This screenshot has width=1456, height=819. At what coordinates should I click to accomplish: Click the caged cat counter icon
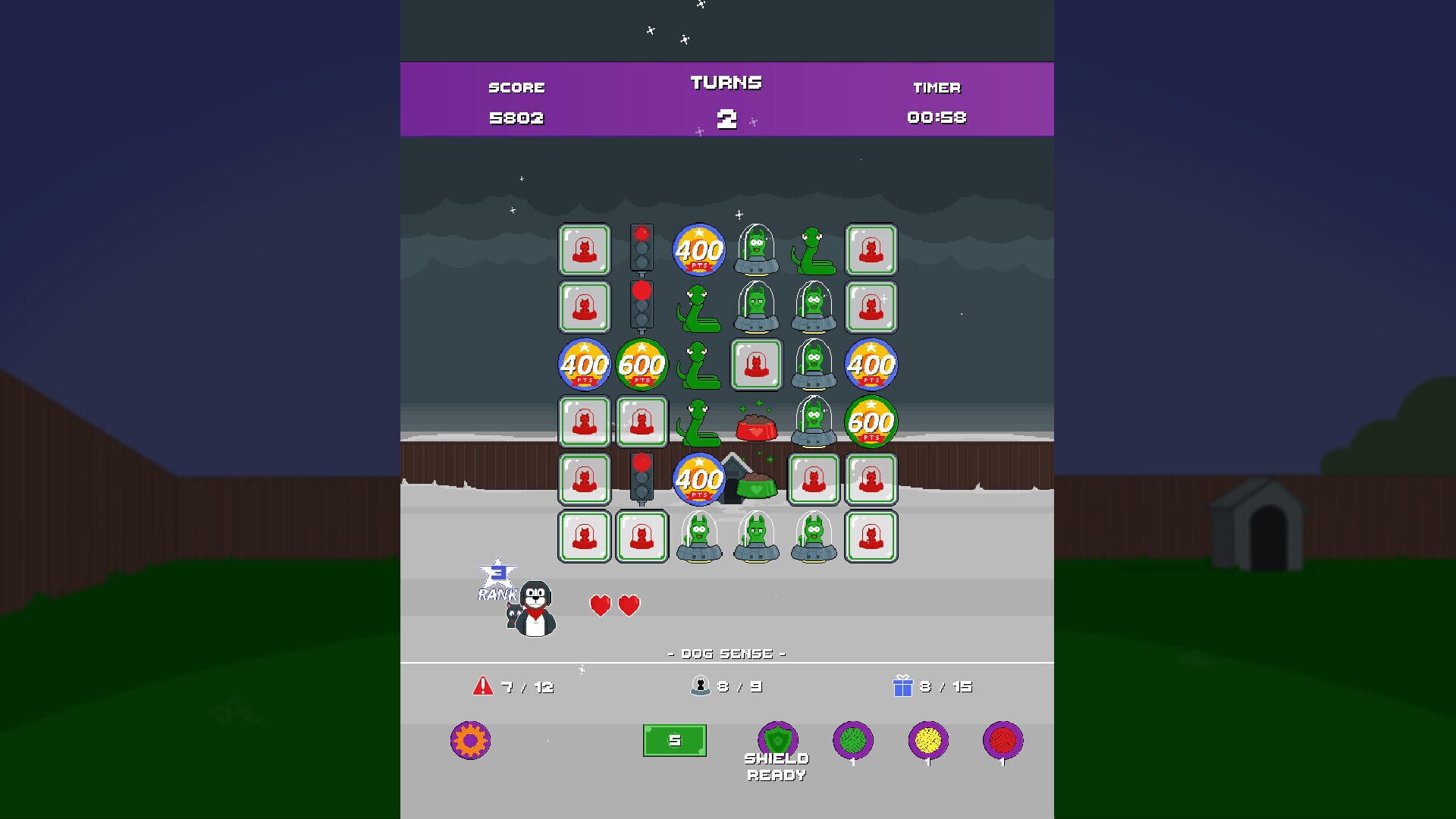pos(701,685)
